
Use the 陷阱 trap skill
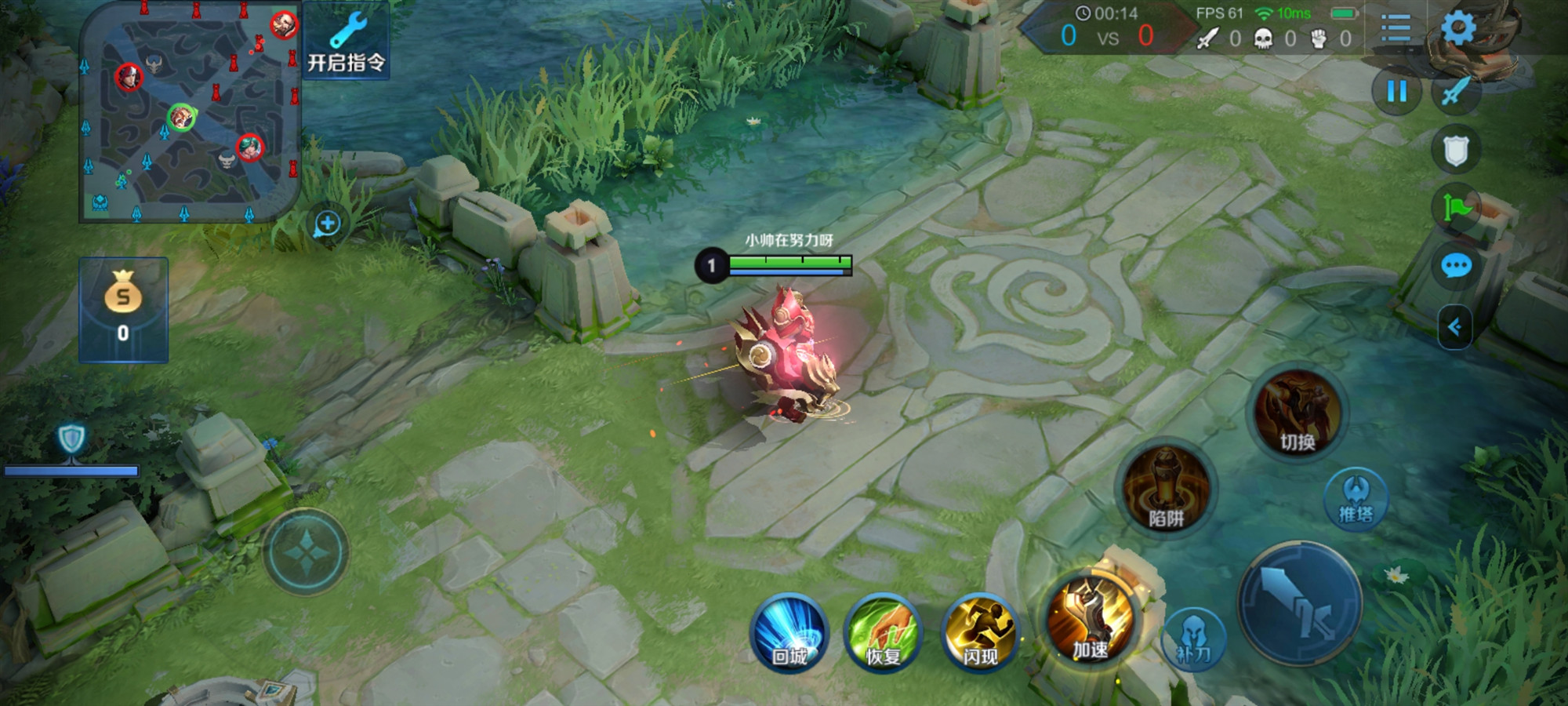(x=1166, y=488)
